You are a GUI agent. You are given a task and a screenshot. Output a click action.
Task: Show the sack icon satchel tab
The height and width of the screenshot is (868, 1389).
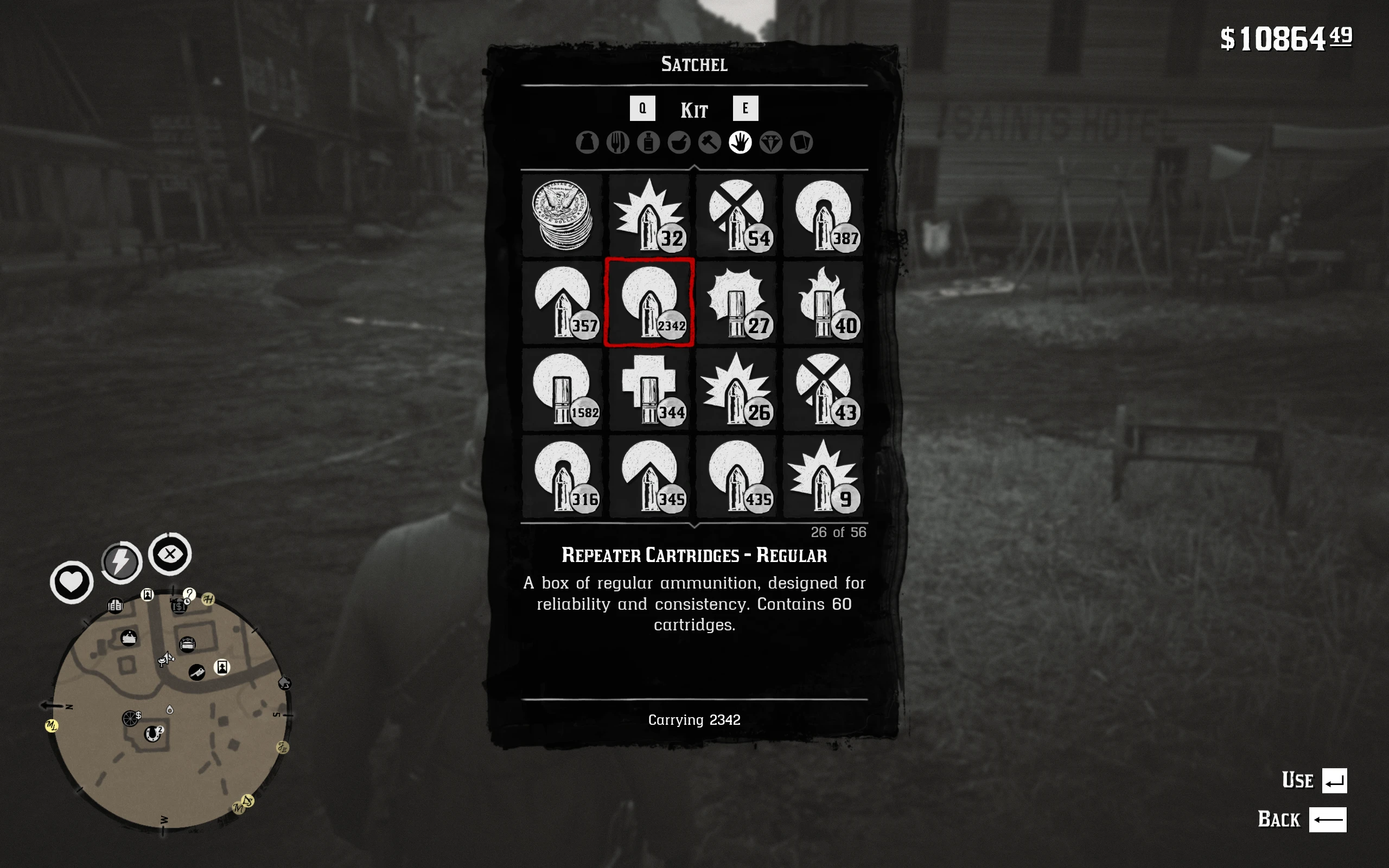click(587, 142)
